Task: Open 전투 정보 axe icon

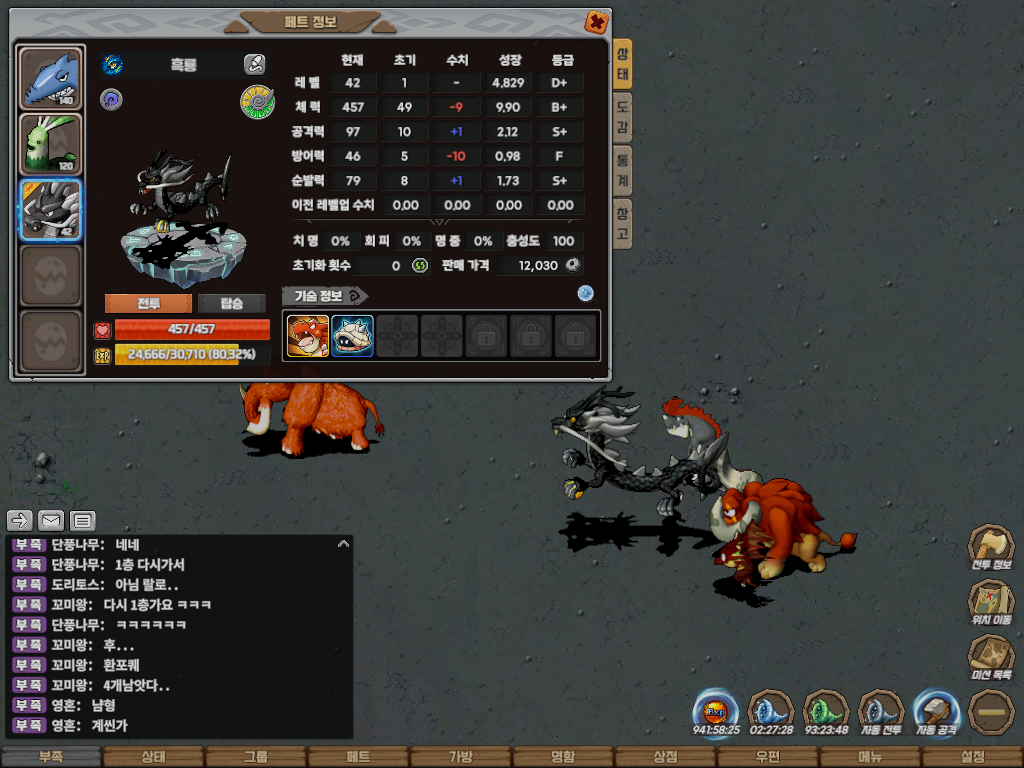Action: pos(991,546)
